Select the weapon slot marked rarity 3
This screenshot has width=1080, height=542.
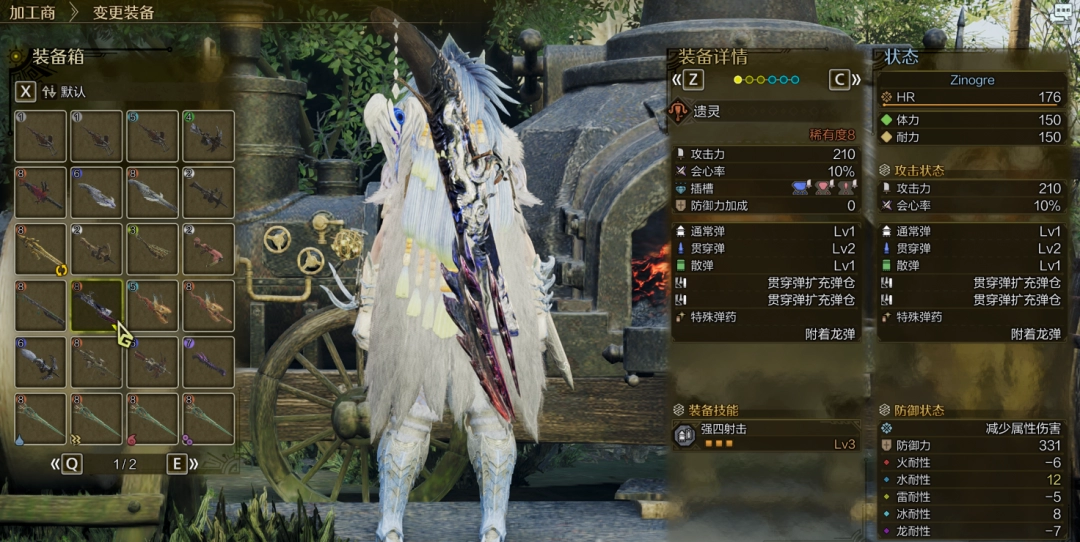point(152,249)
